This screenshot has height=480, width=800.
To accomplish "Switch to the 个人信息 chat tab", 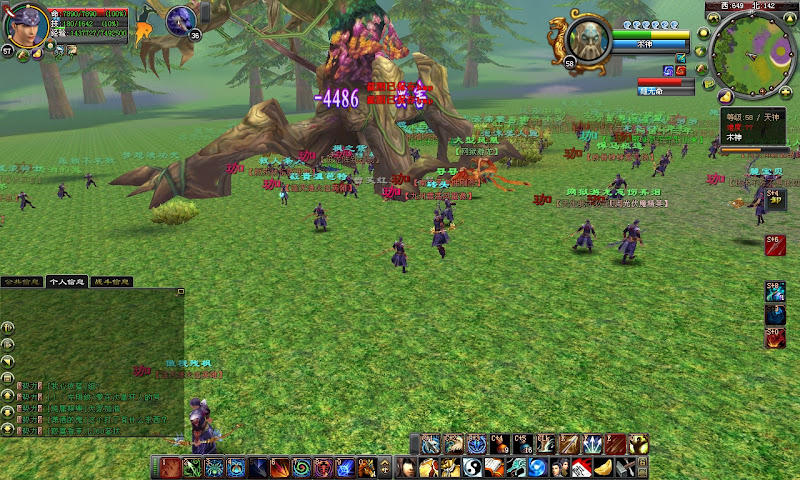I will click(68, 282).
